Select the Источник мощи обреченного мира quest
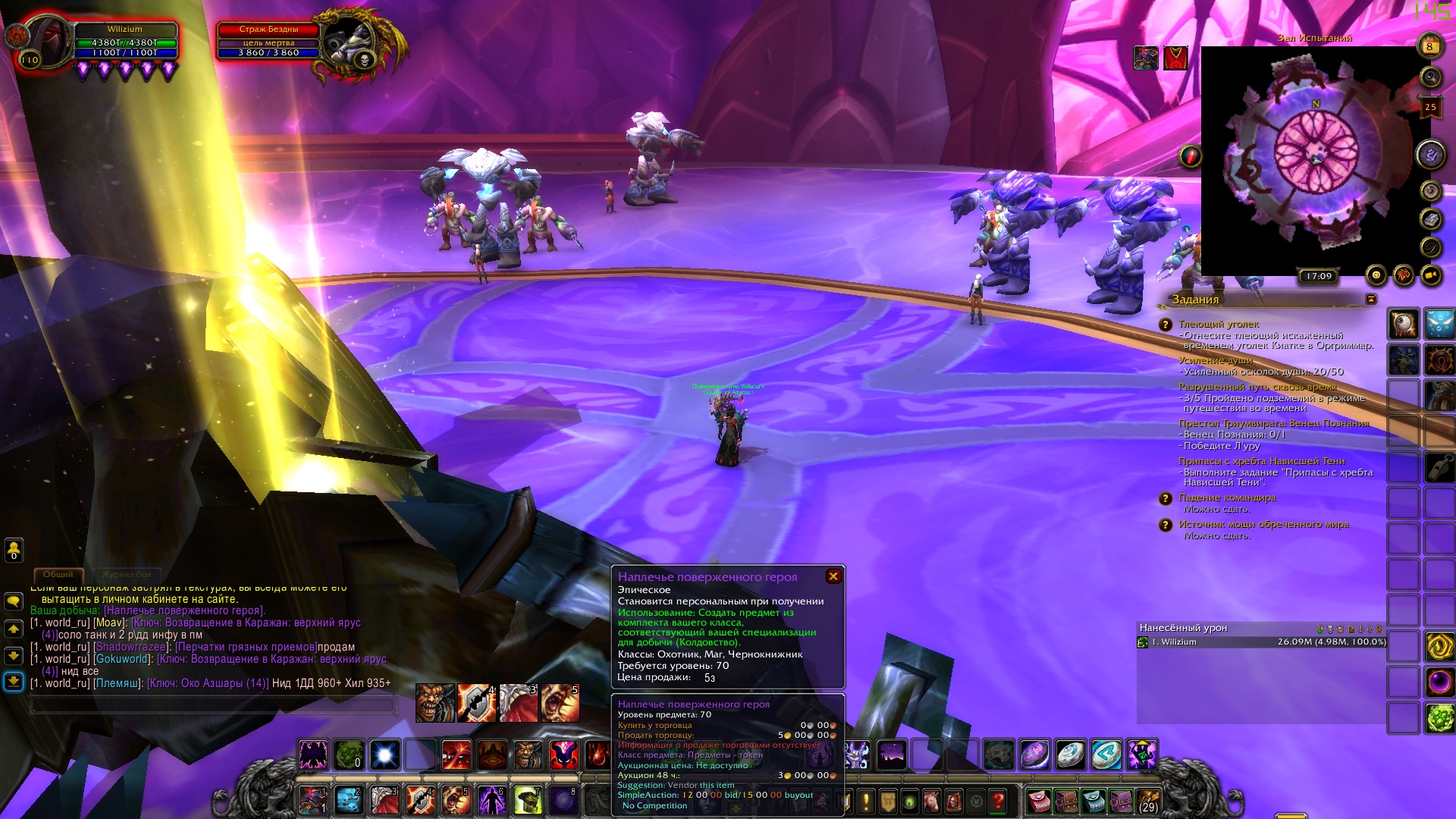1456x819 pixels. pyautogui.click(x=1263, y=525)
